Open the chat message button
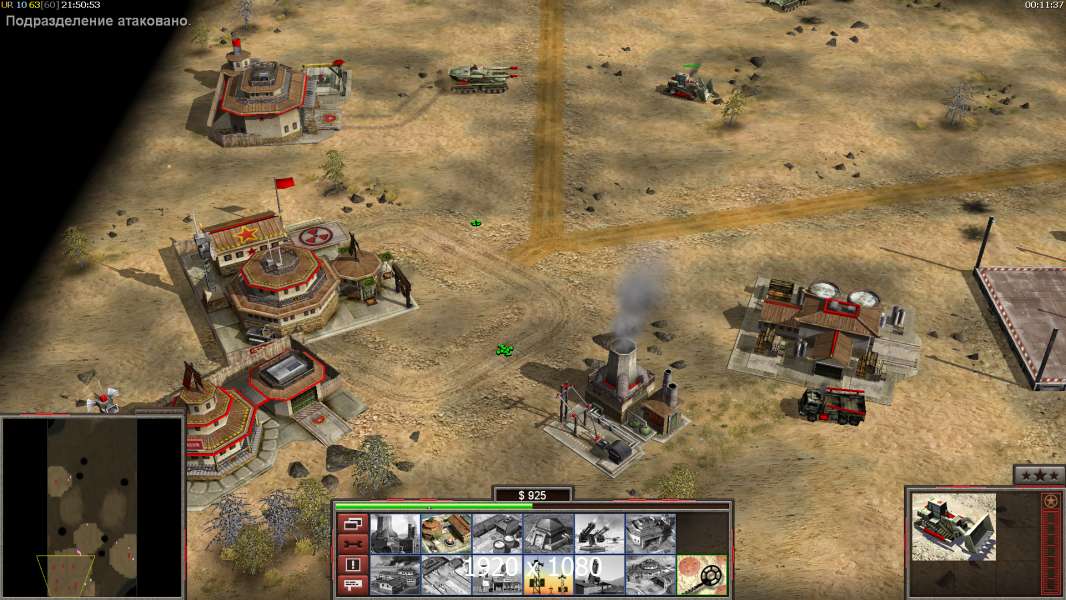 click(x=351, y=585)
